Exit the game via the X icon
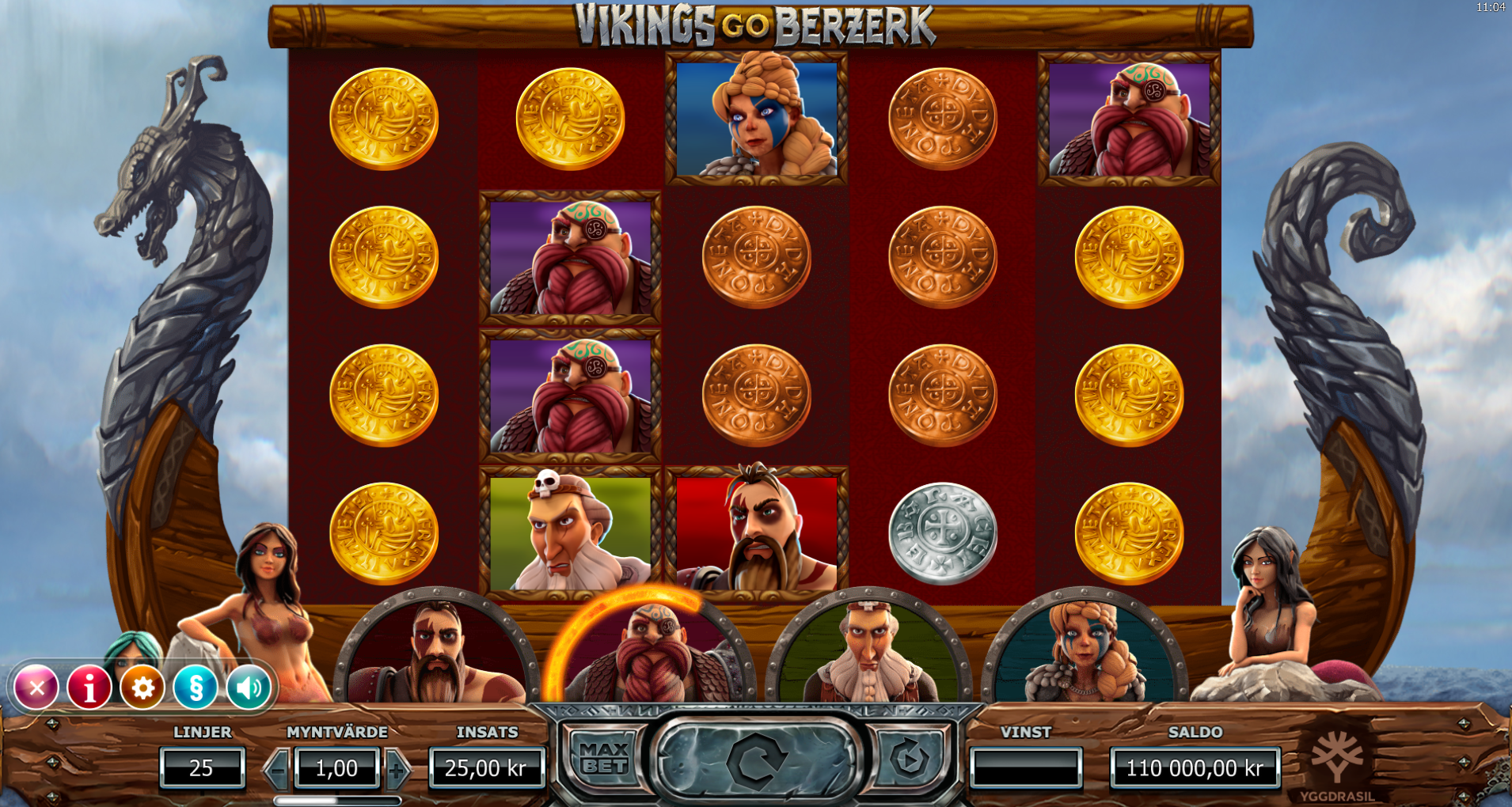The height and width of the screenshot is (807, 1512). click(36, 688)
